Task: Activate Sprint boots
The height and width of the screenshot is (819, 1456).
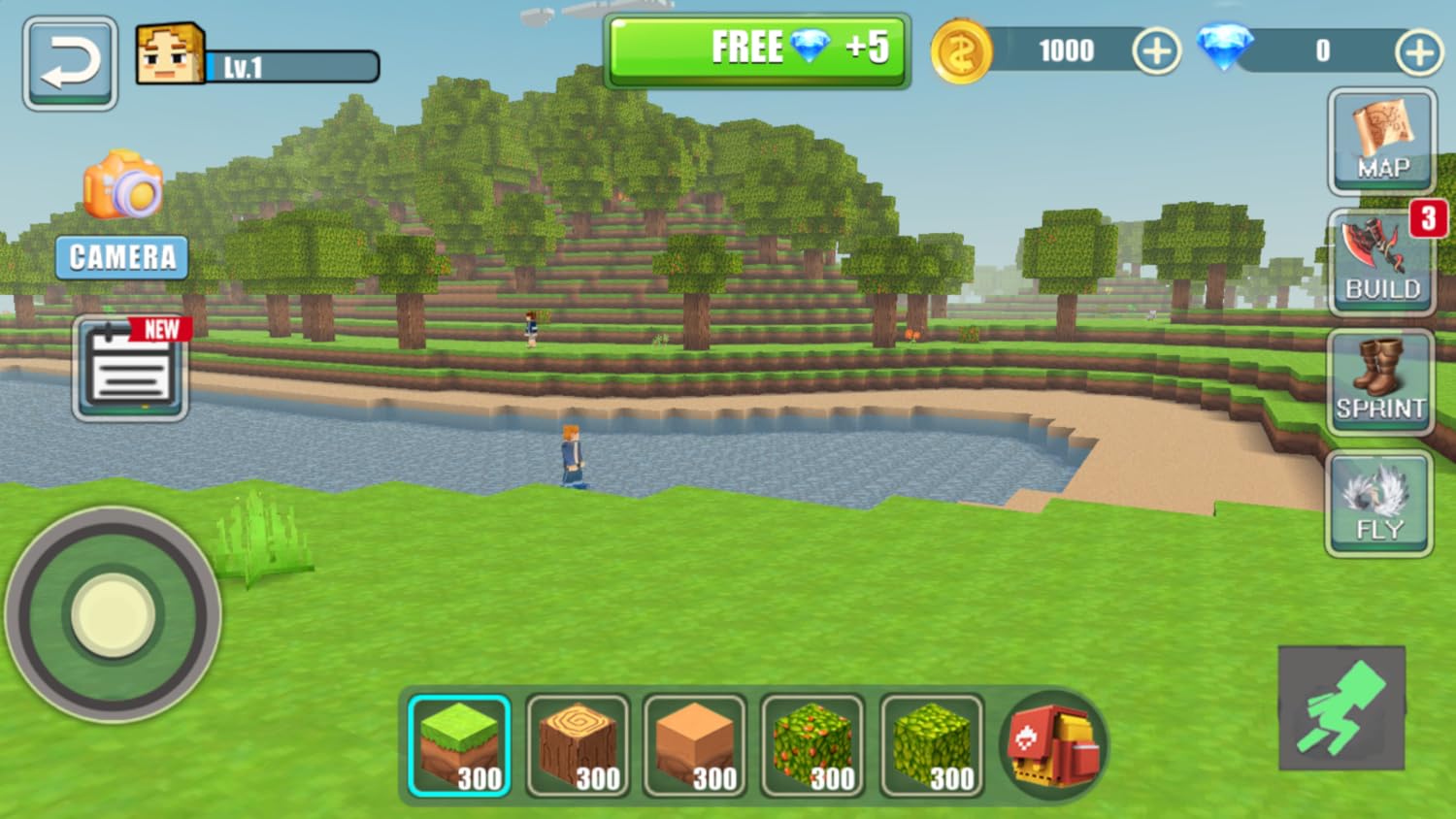Action: (x=1379, y=381)
